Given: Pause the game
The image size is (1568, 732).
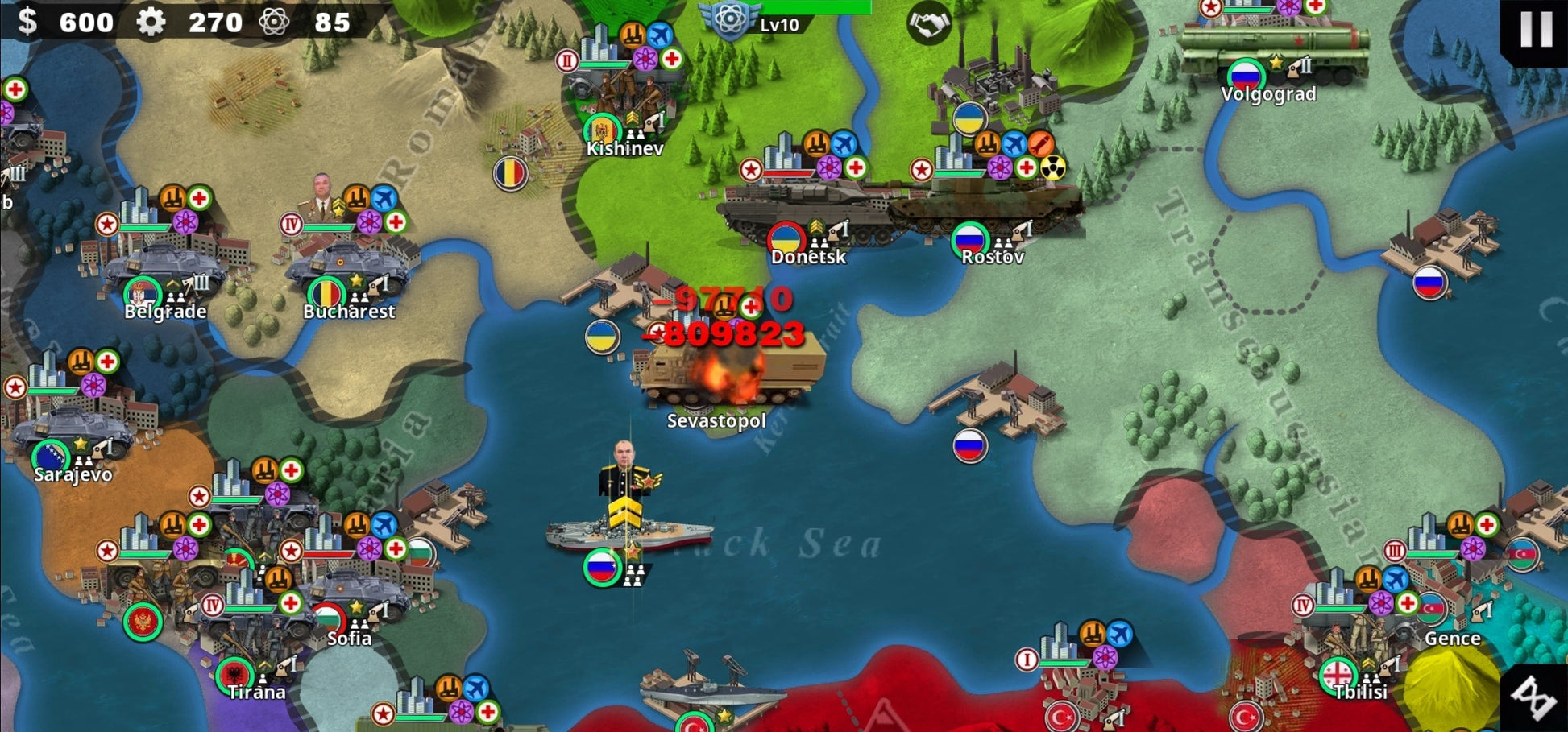Looking at the screenshot, I should pos(1536,30).
